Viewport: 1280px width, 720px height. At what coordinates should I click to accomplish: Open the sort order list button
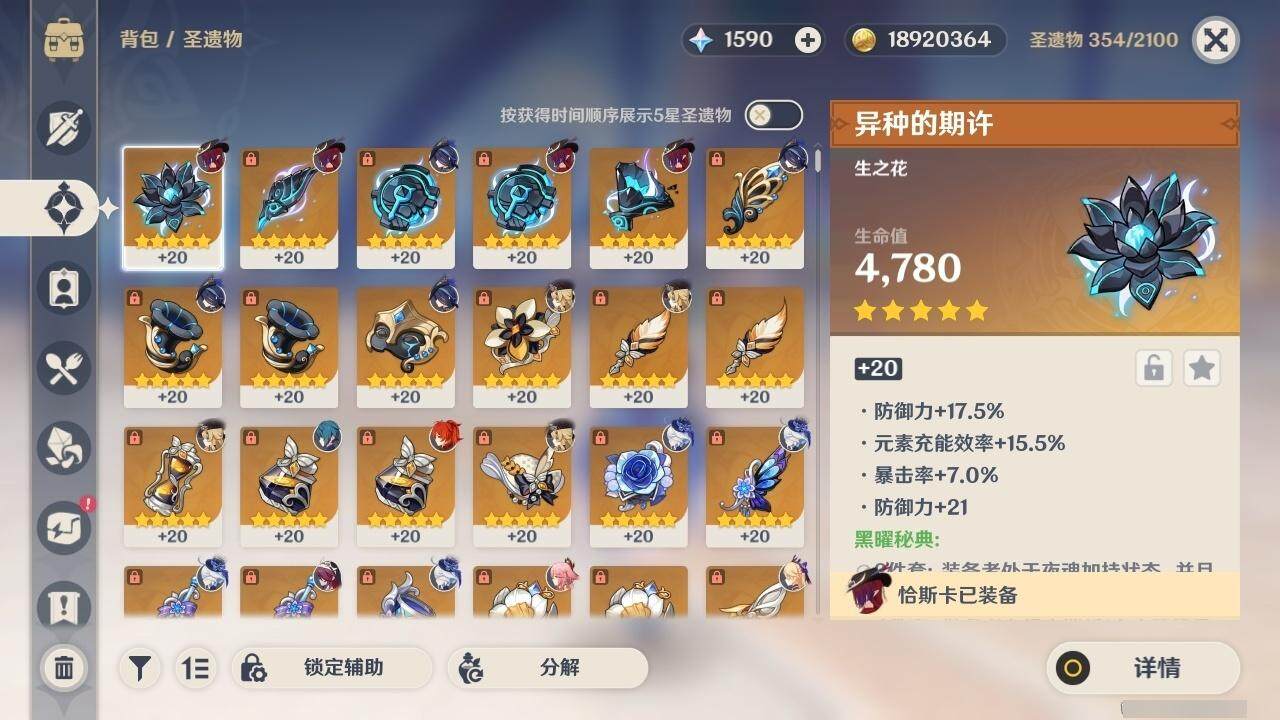[x=196, y=668]
